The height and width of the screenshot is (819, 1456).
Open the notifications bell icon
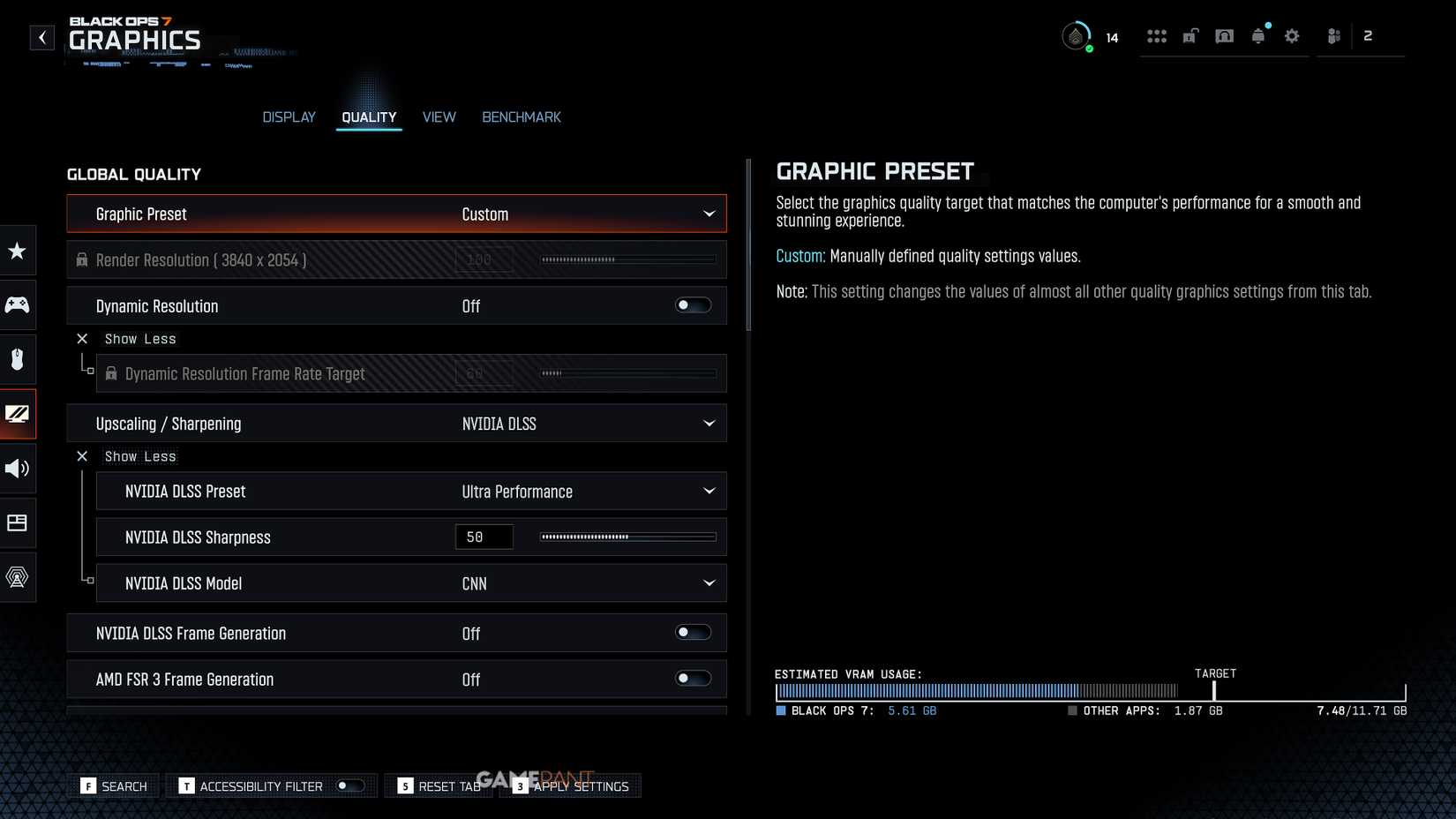(x=1257, y=36)
